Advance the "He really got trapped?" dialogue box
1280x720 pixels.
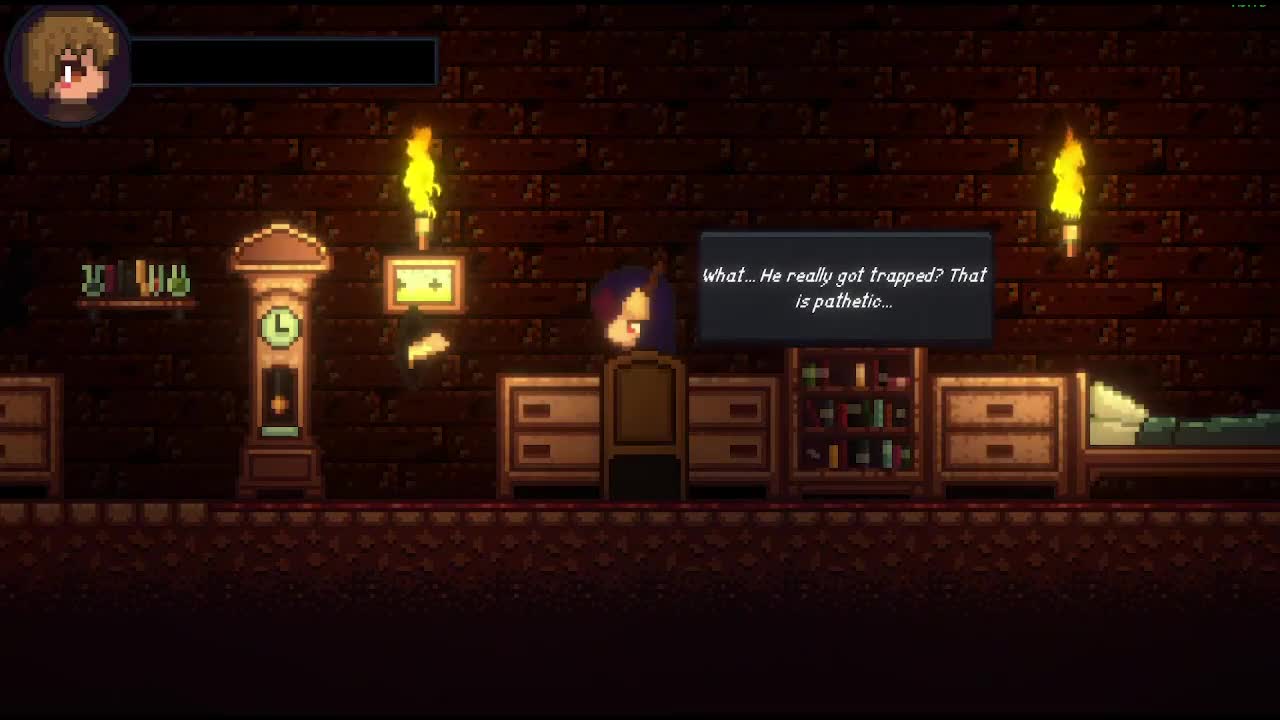tap(845, 288)
